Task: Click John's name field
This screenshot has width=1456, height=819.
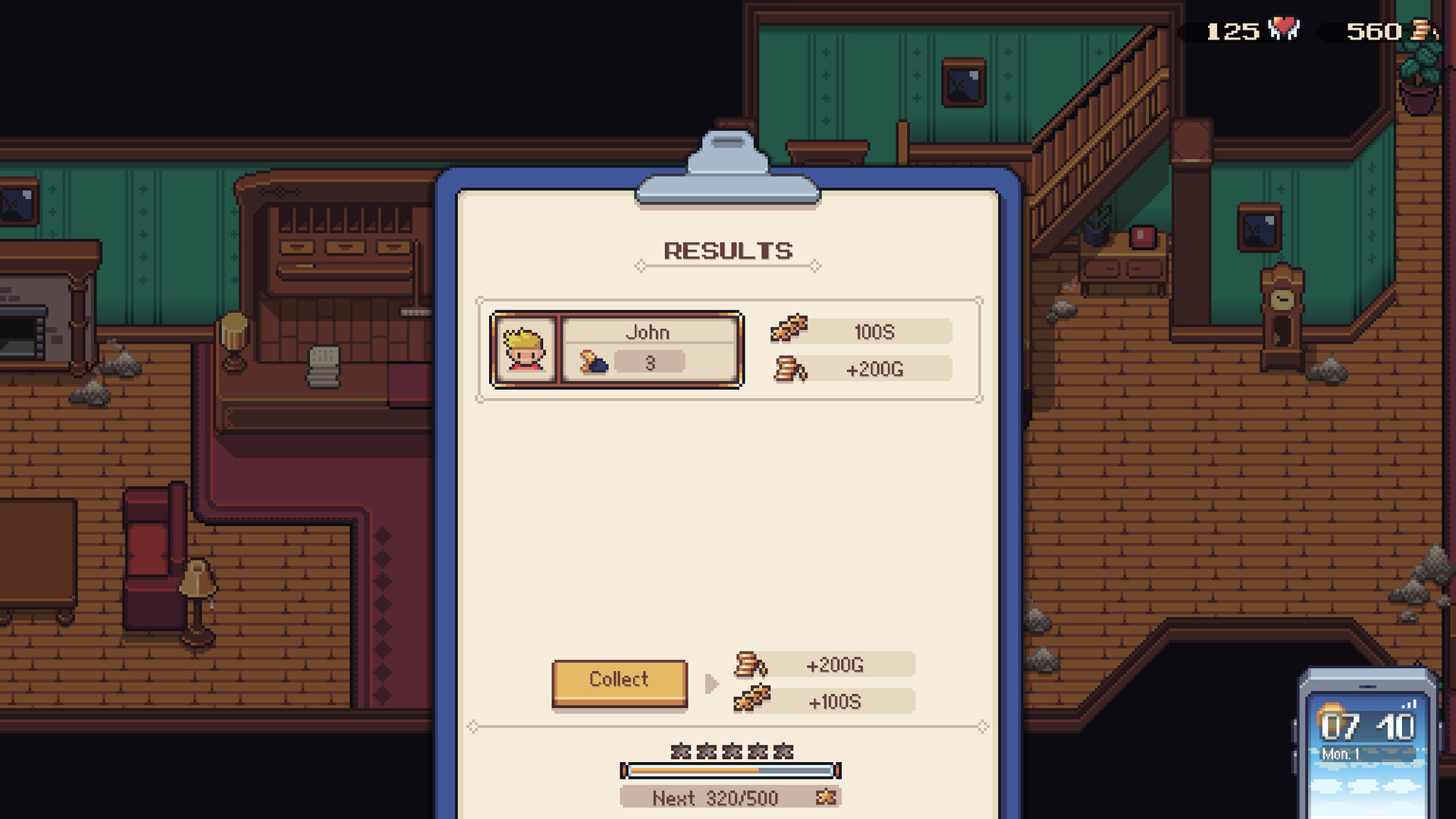Action: (648, 331)
